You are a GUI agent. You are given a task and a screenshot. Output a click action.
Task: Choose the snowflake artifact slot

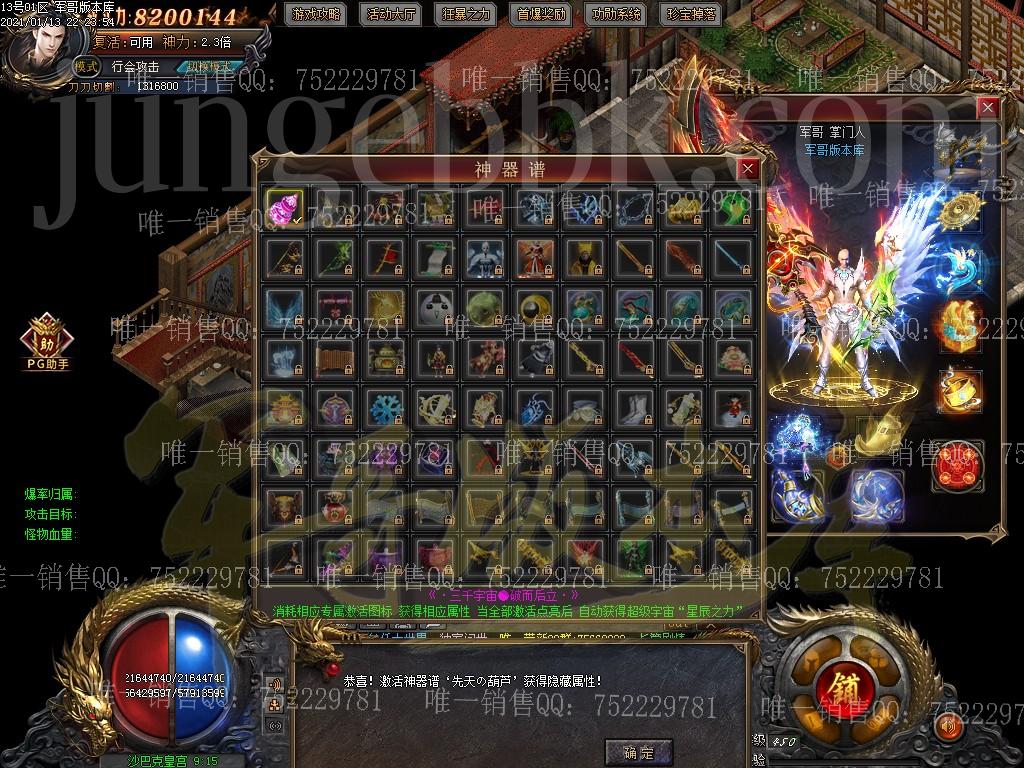[x=385, y=406]
